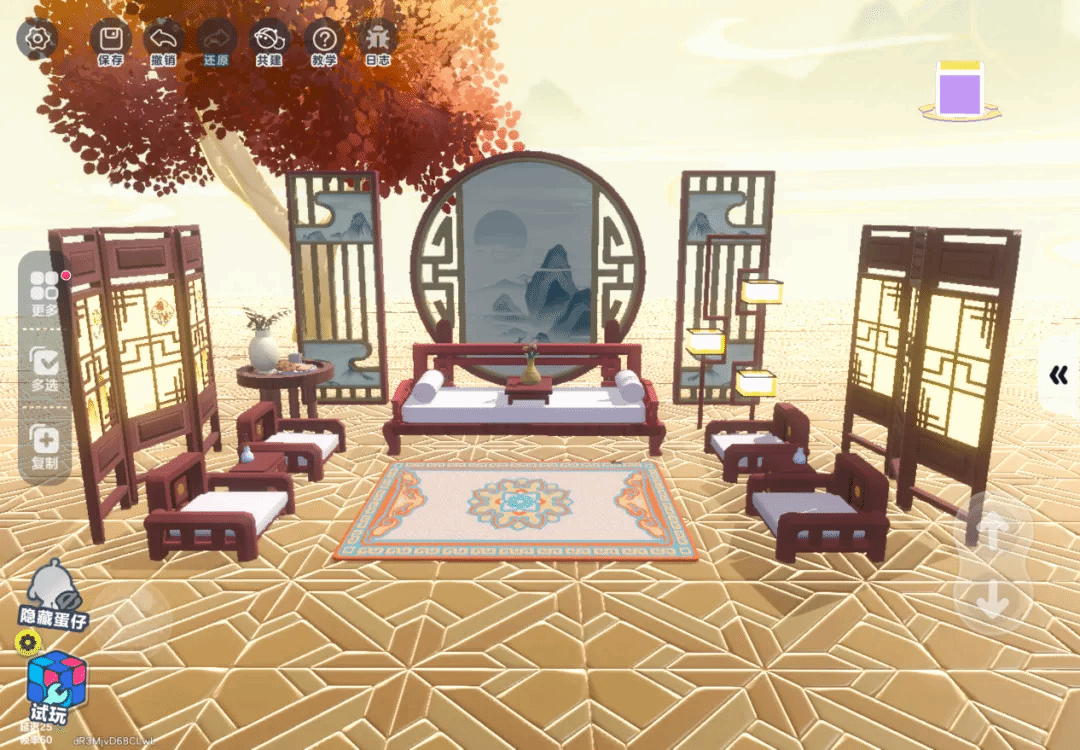Activate the 复制 copy tool
The height and width of the screenshot is (750, 1080).
pos(45,445)
